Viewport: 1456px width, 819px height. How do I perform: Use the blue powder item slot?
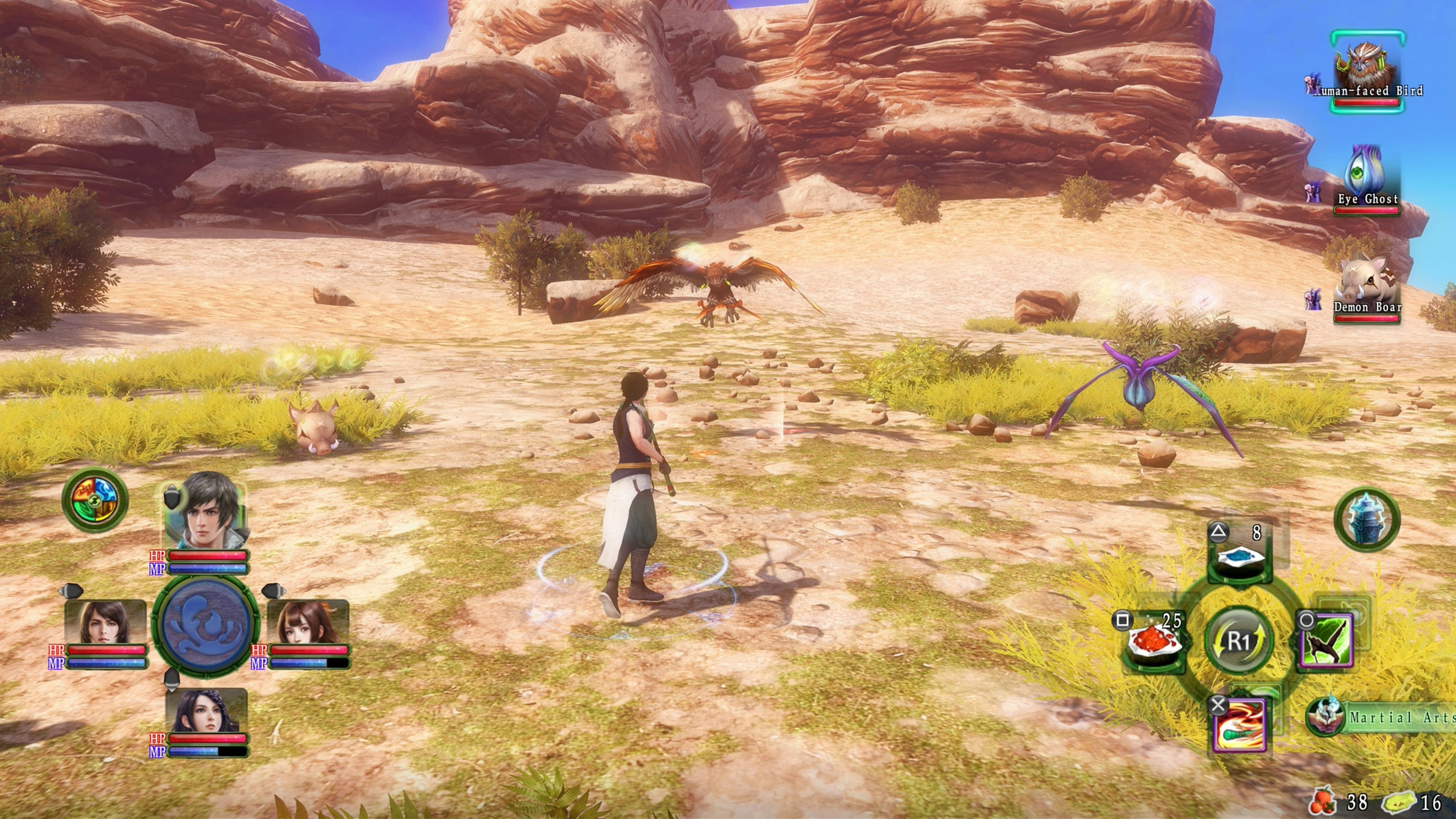coord(1239,556)
